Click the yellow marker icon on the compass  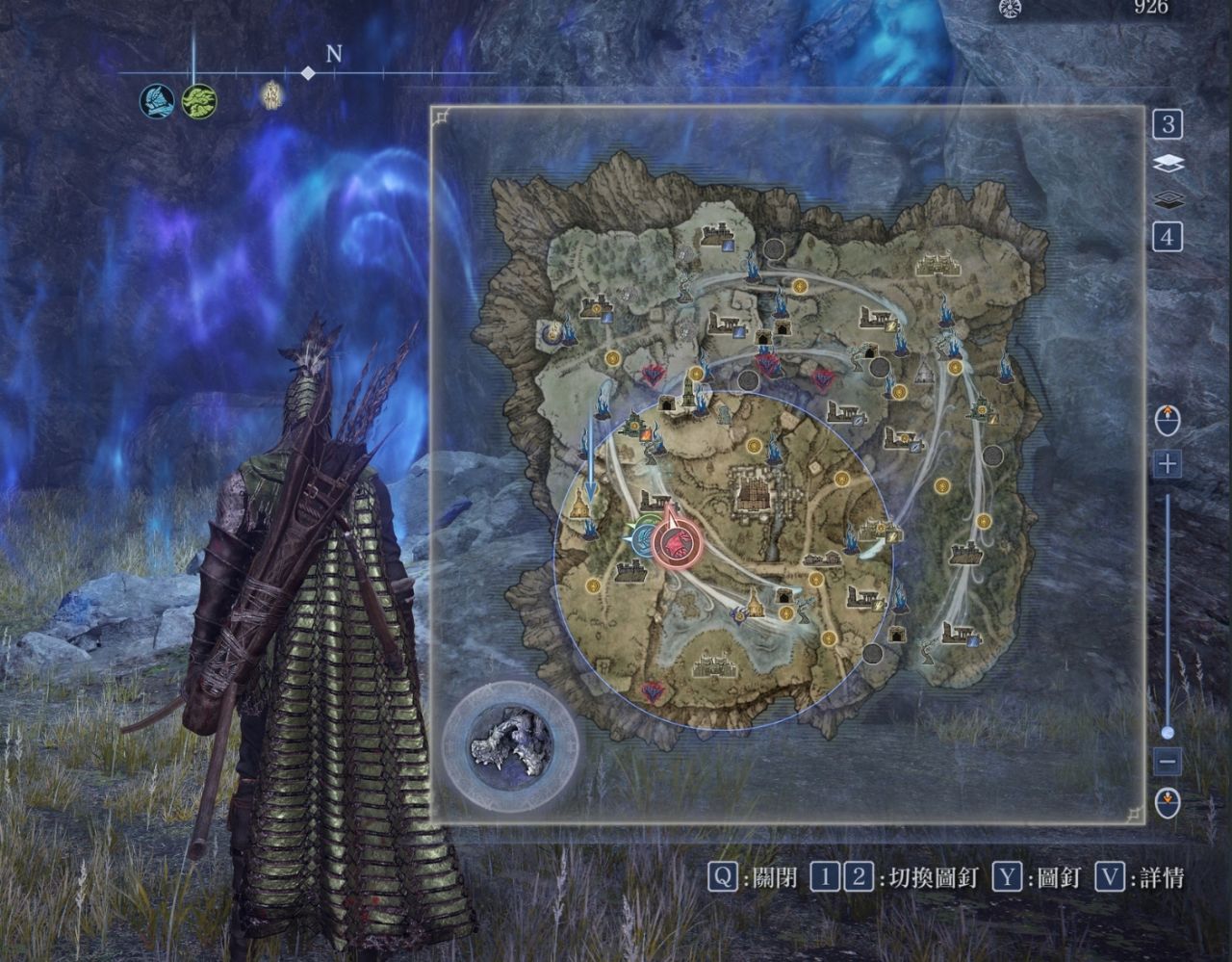(x=273, y=94)
